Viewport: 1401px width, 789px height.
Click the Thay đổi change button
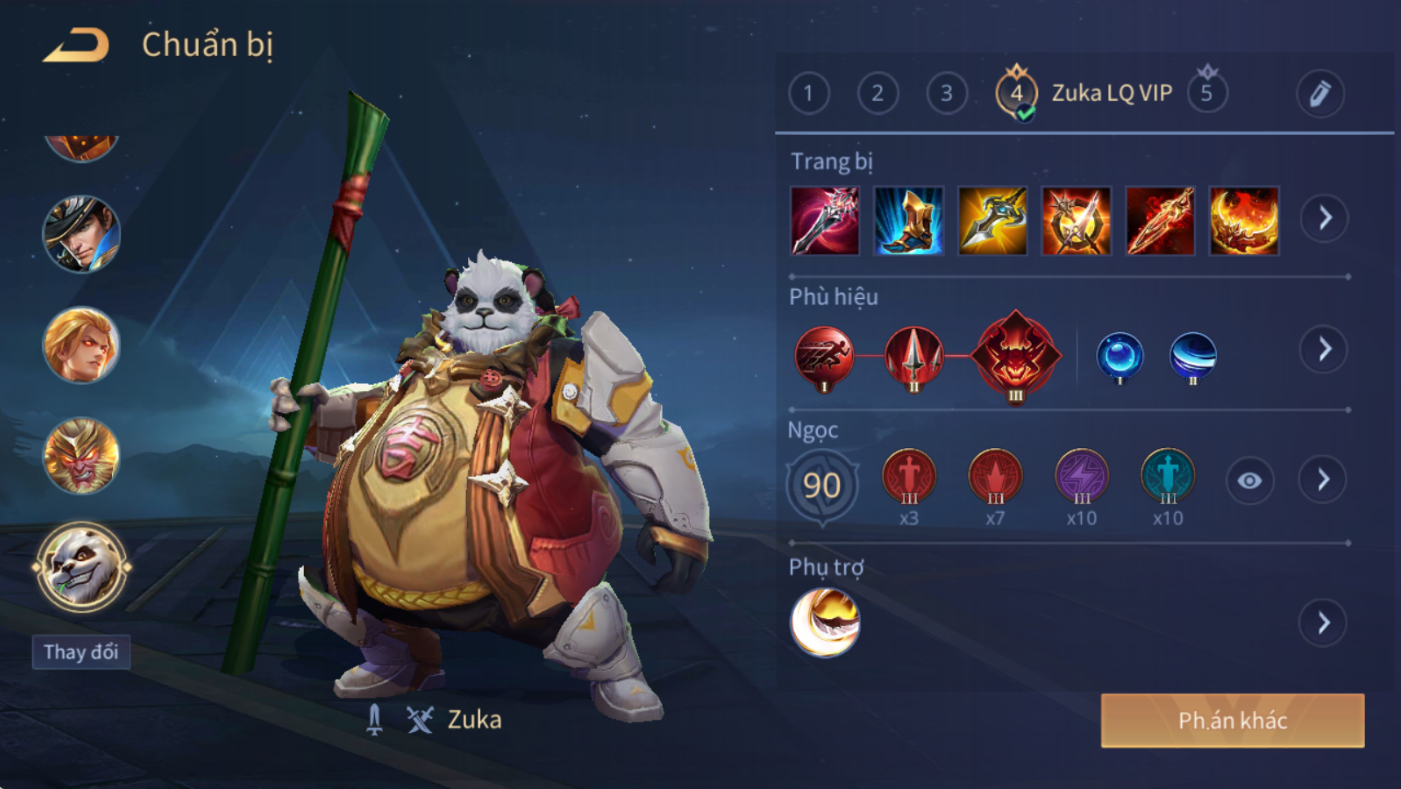pyautogui.click(x=81, y=652)
